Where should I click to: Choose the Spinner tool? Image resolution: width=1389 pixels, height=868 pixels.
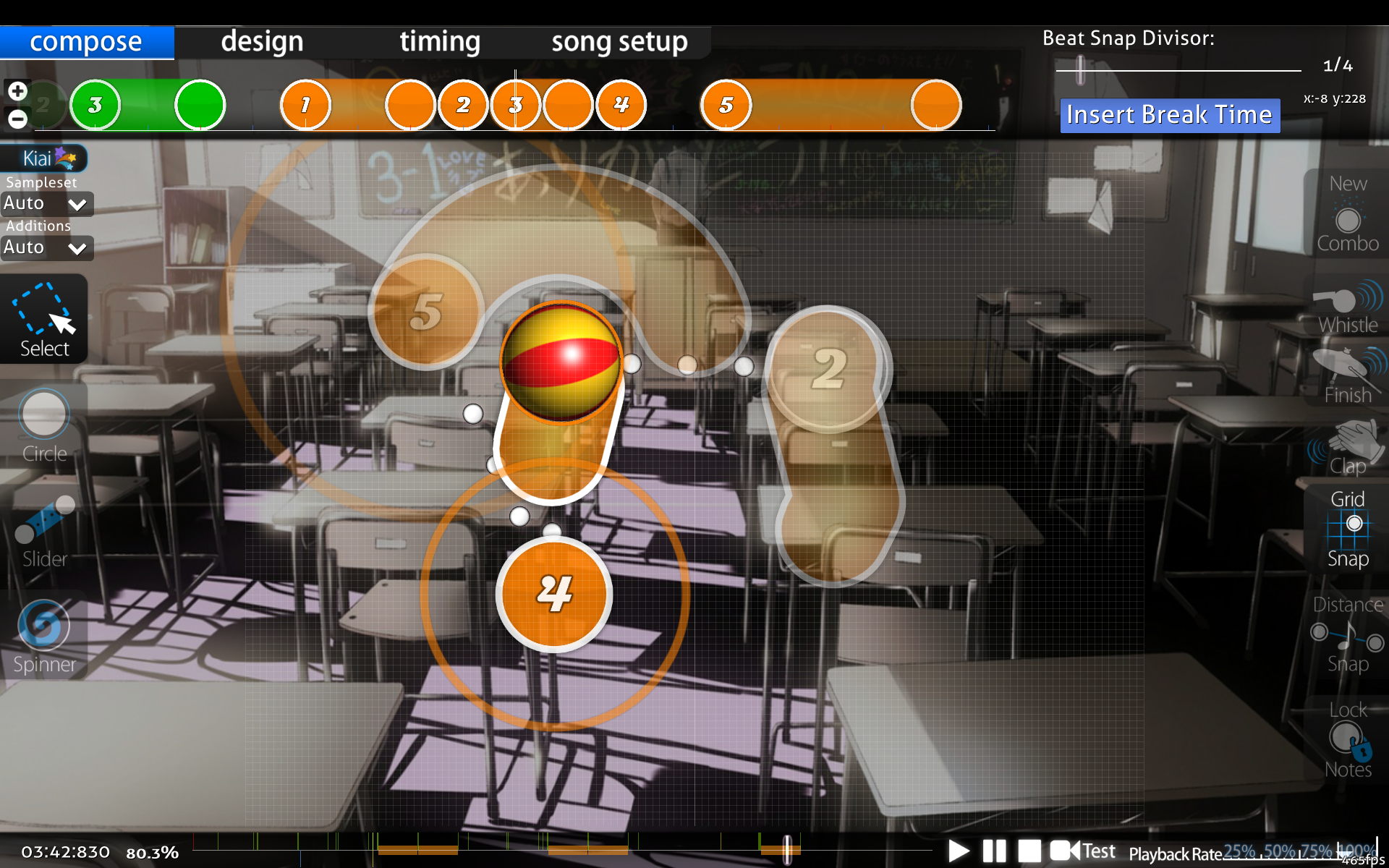pyautogui.click(x=44, y=636)
